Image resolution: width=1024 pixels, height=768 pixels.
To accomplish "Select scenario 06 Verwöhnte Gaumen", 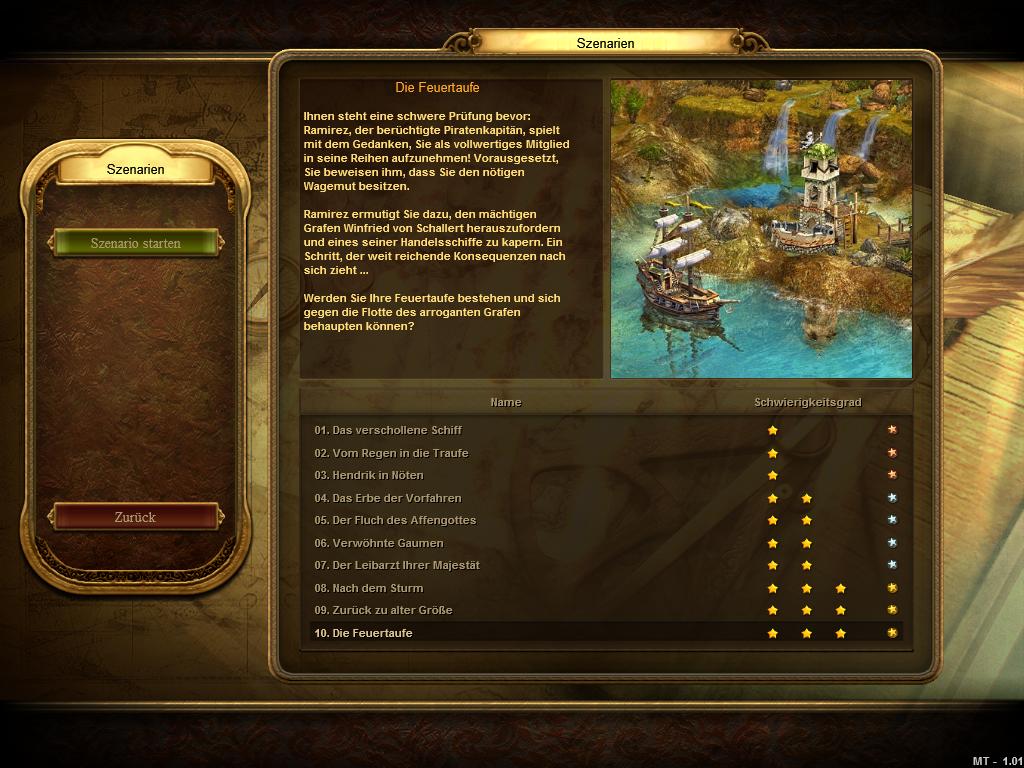I will coord(379,543).
